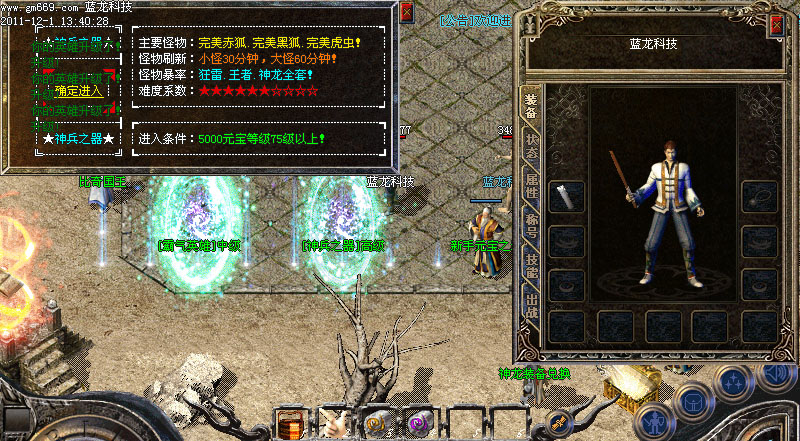Click the necklace equipment slot

pyautogui.click(x=759, y=196)
